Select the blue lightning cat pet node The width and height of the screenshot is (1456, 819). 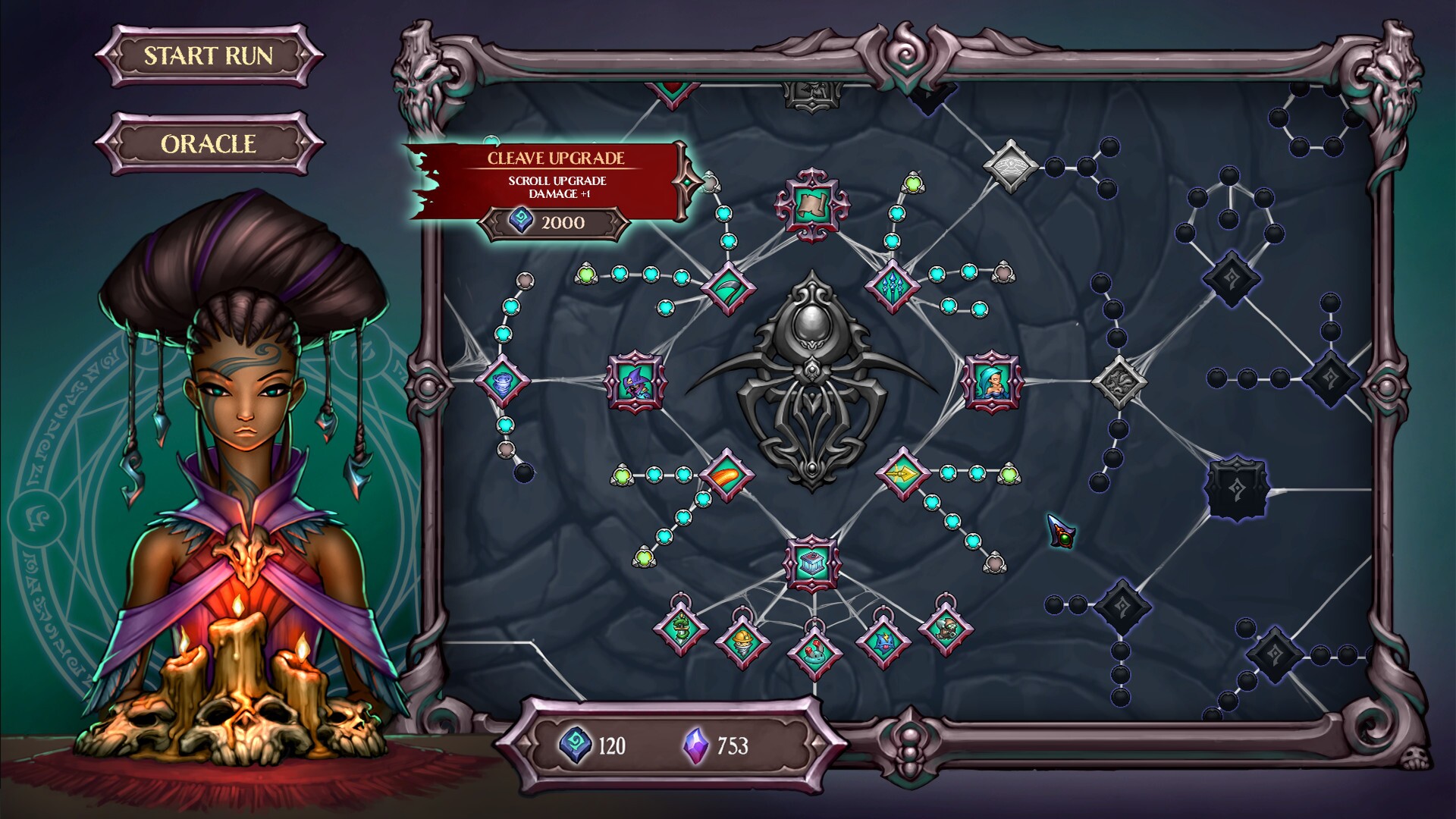(x=883, y=641)
